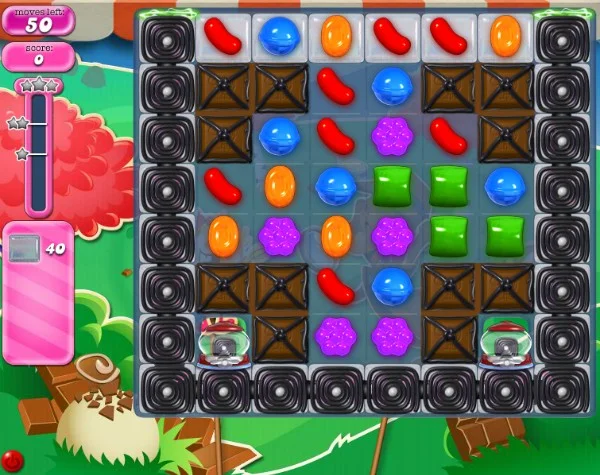Screen dimensions: 600x475
Task: Tap the green candy directly below a red candy
Action: pos(448,186)
